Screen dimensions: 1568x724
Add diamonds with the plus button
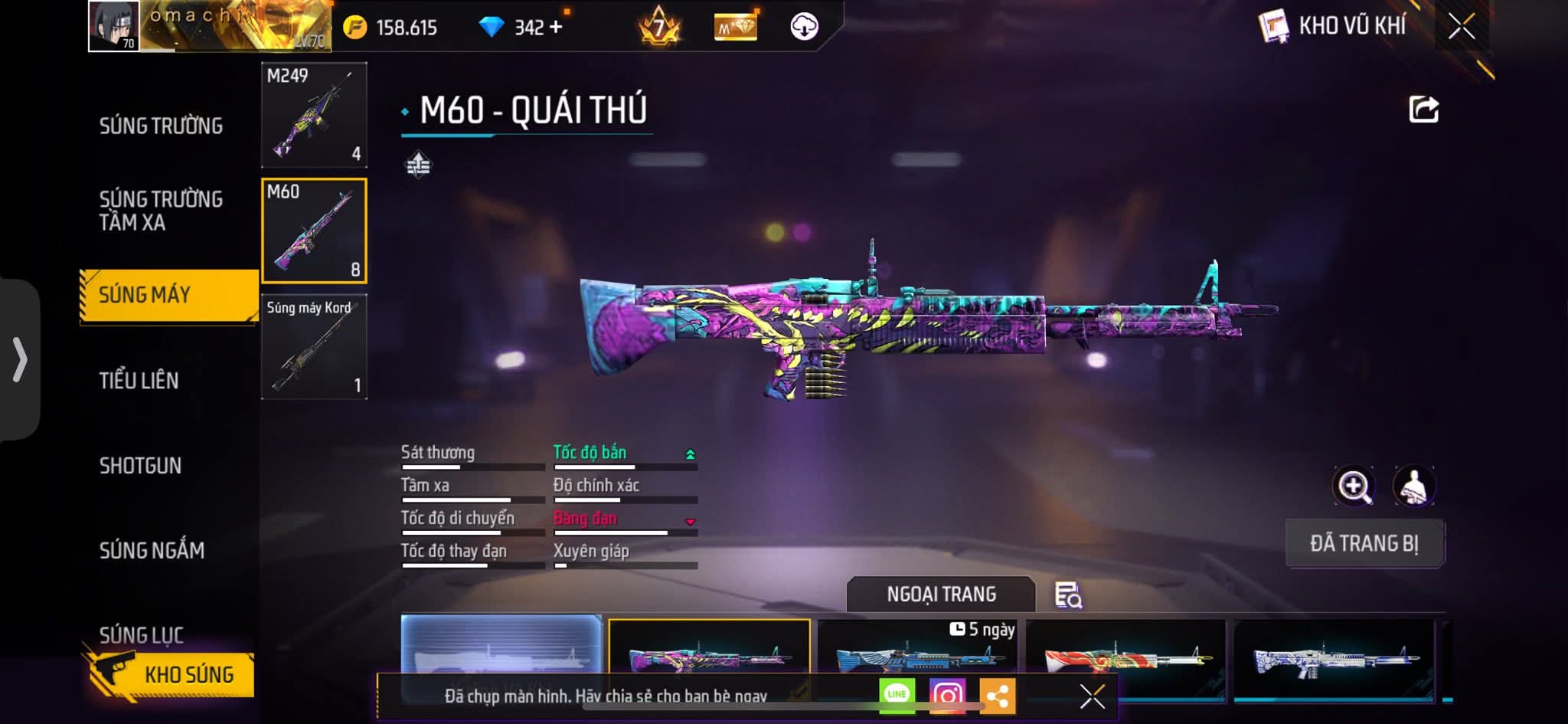tap(556, 28)
